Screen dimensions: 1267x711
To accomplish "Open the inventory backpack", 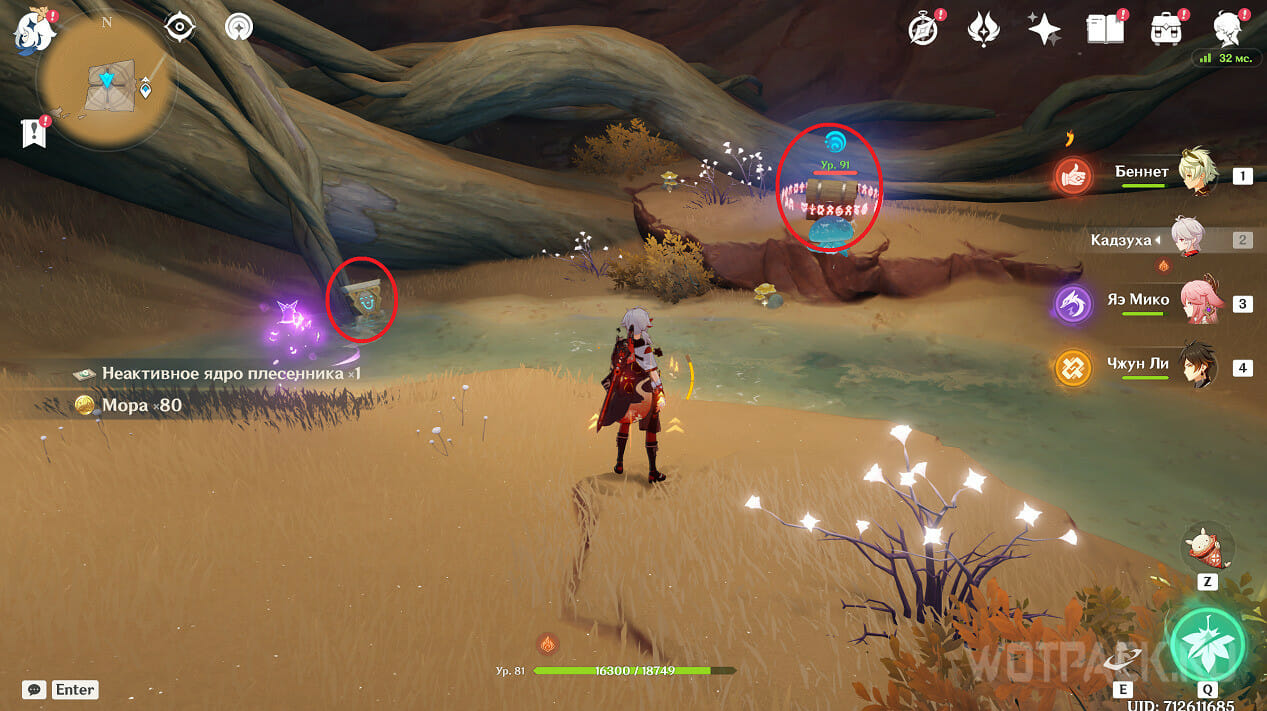I will (x=1165, y=30).
